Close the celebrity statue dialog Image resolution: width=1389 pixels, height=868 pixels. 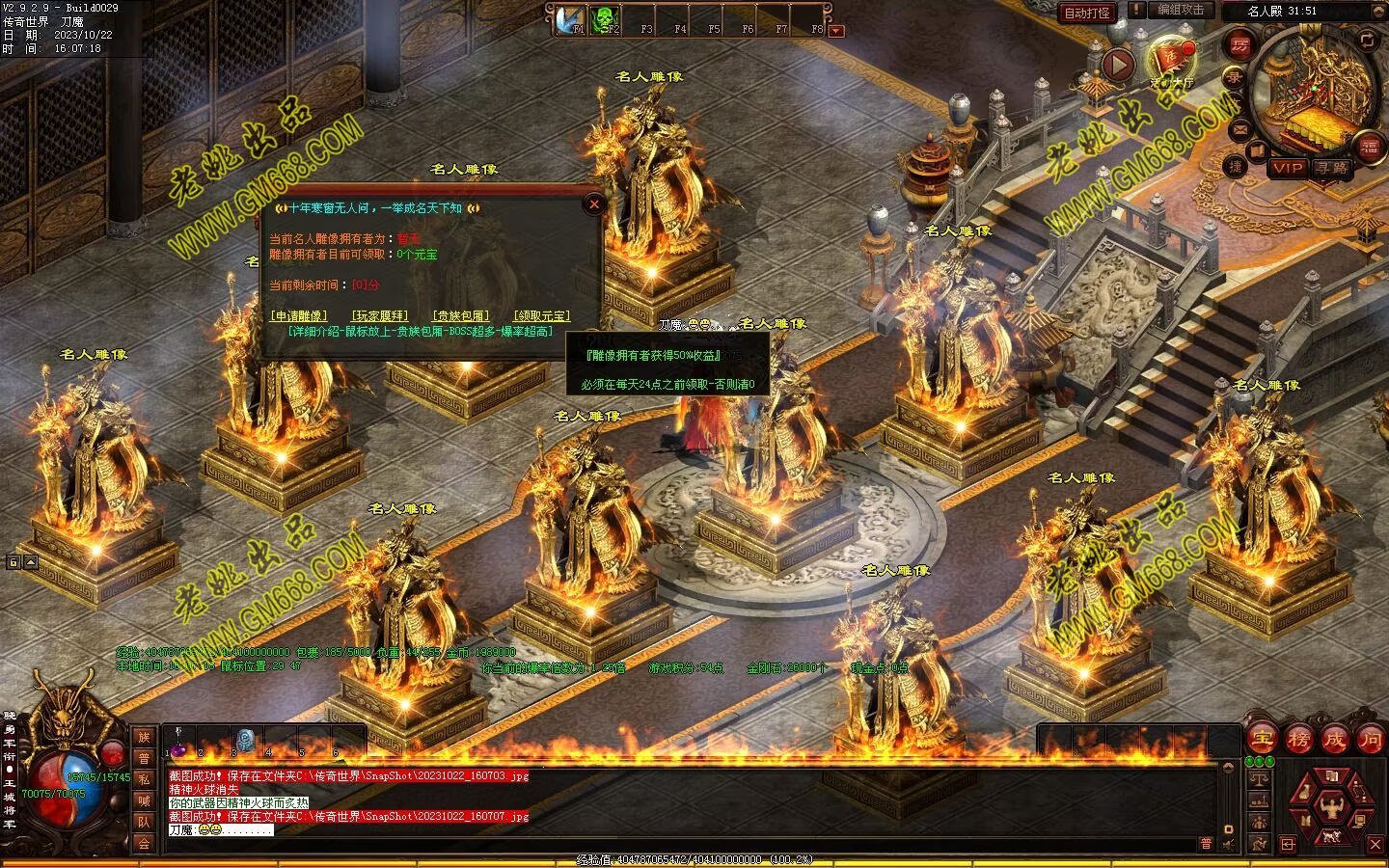(x=594, y=203)
